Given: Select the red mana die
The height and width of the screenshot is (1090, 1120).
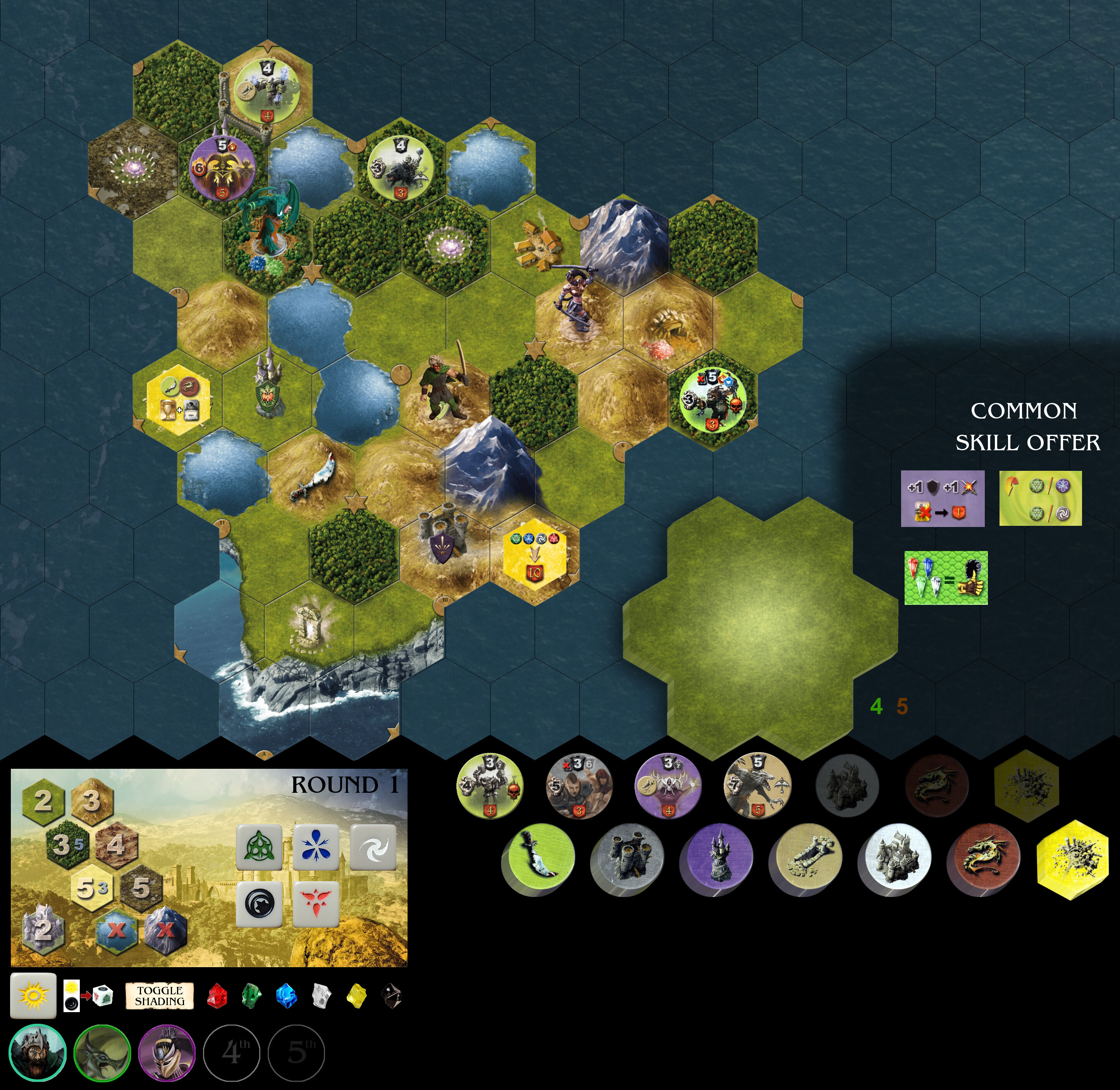Looking at the screenshot, I should pos(315,903).
